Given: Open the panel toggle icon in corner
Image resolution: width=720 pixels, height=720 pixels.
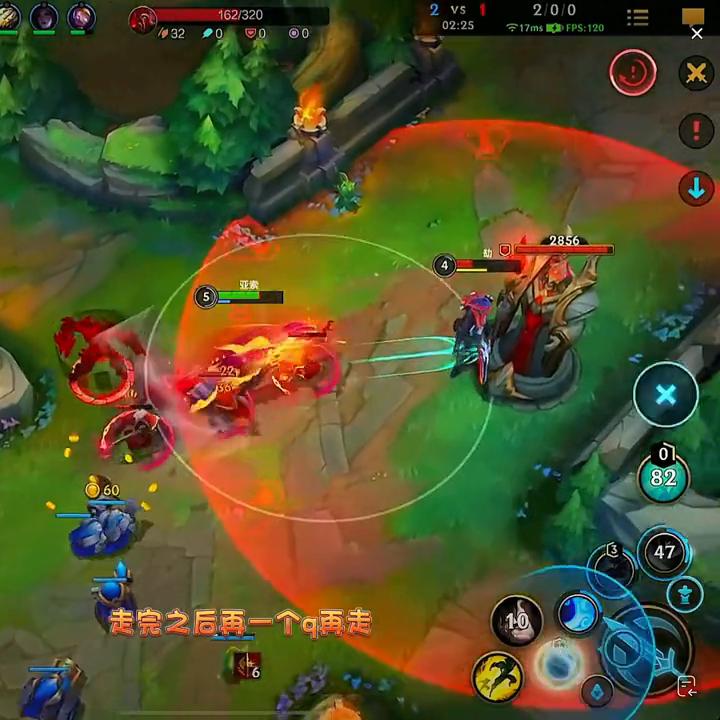Looking at the screenshot, I should coord(686,686).
